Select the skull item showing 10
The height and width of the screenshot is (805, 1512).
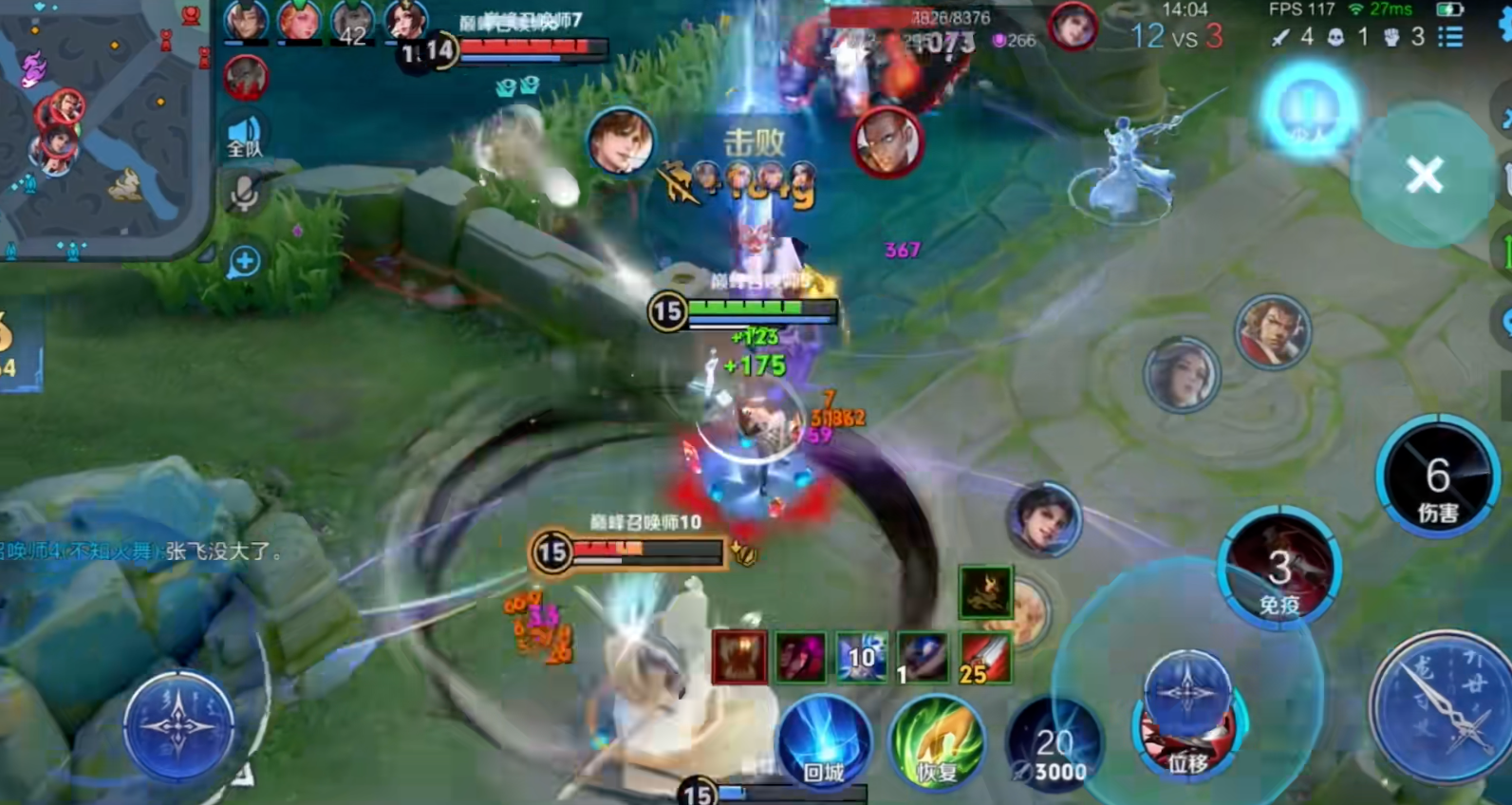[x=862, y=657]
